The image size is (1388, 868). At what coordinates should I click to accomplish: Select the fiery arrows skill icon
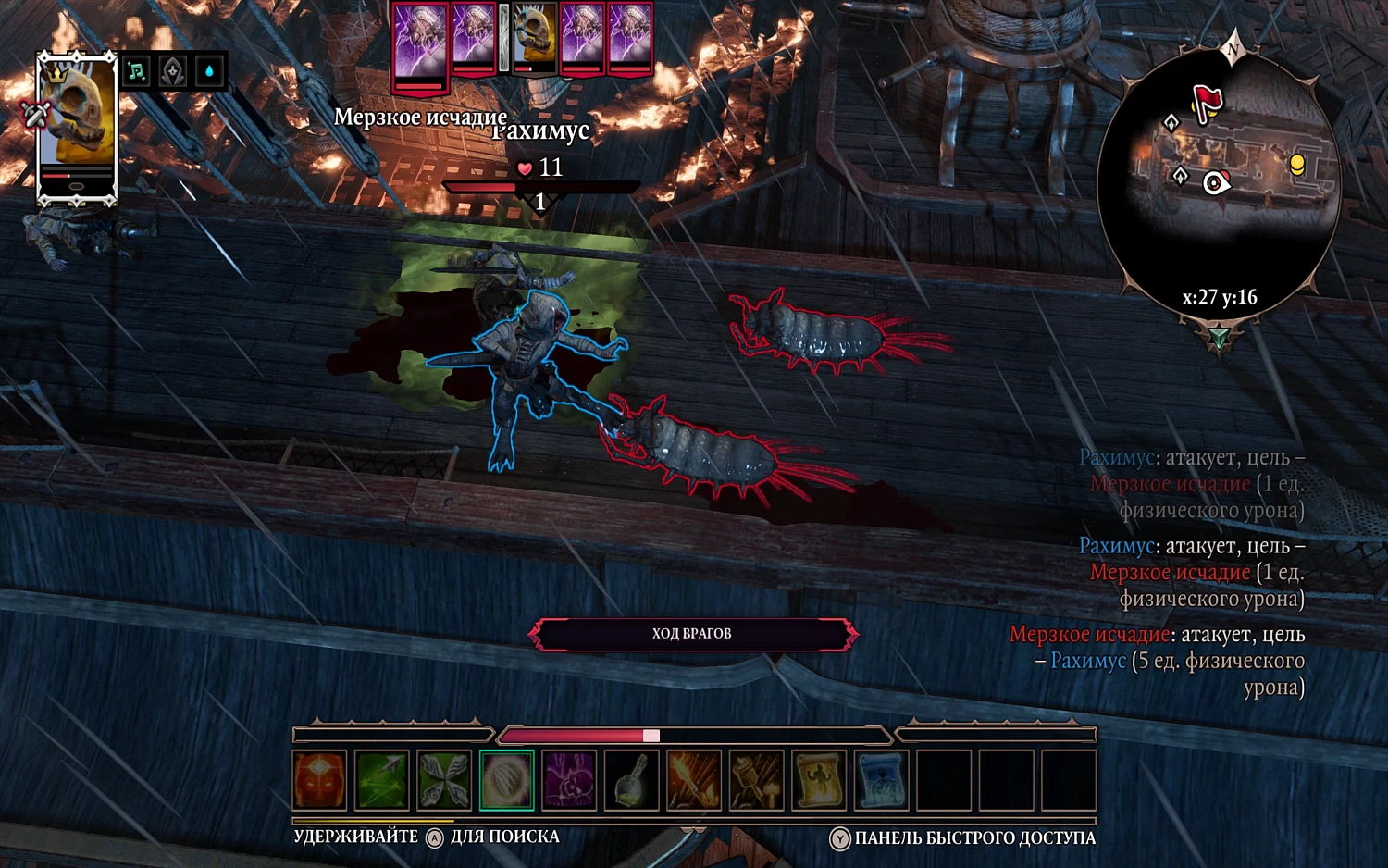(x=693, y=778)
